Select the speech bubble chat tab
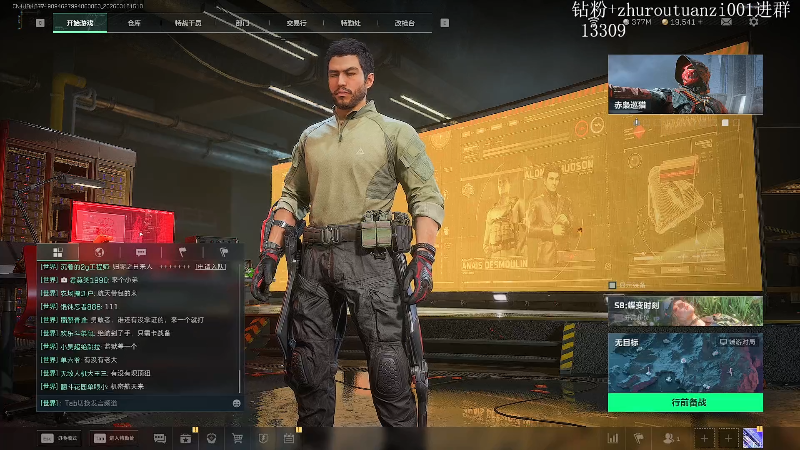The height and width of the screenshot is (450, 800). tap(140, 252)
